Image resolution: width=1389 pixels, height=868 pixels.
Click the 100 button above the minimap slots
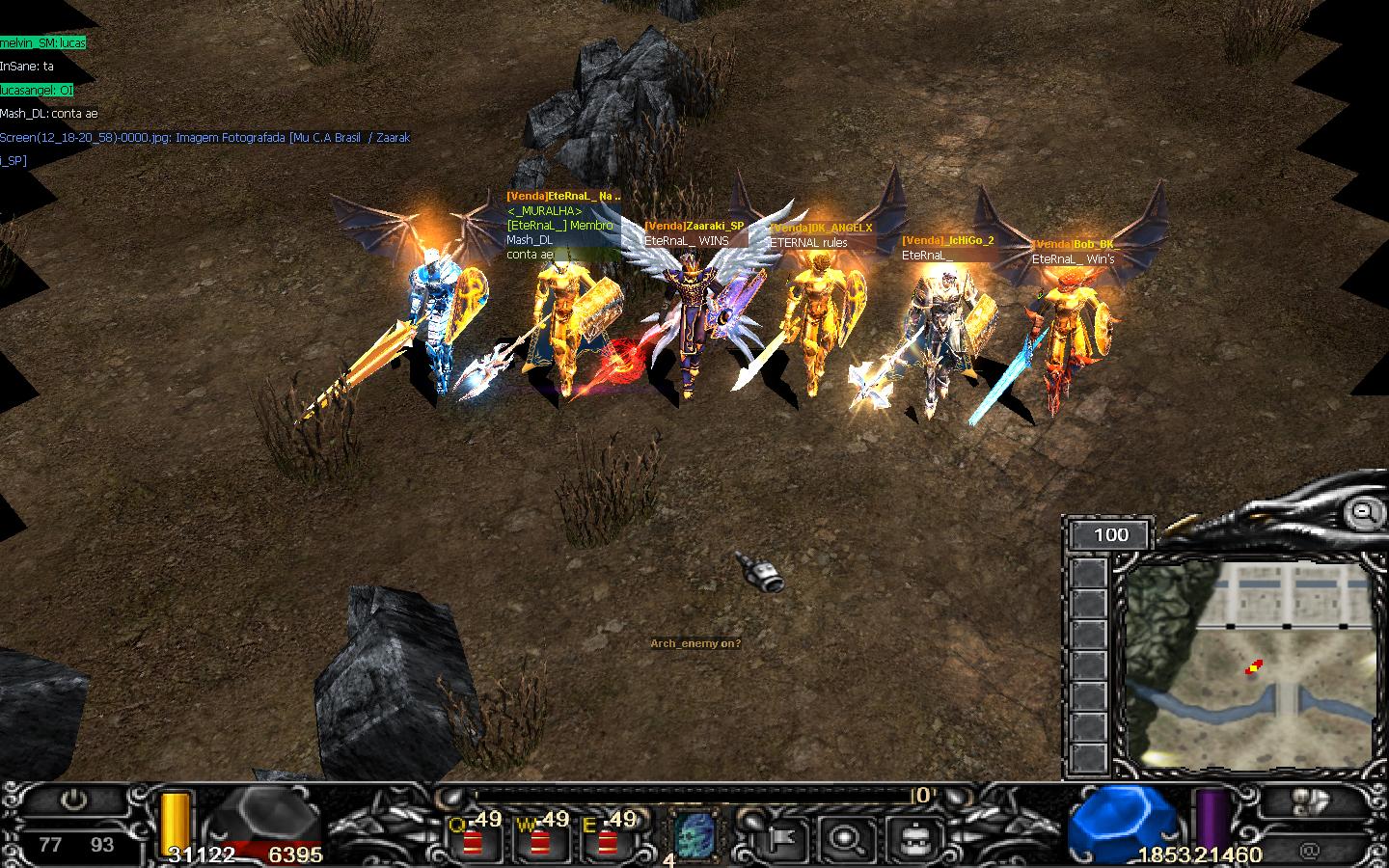[x=1111, y=534]
